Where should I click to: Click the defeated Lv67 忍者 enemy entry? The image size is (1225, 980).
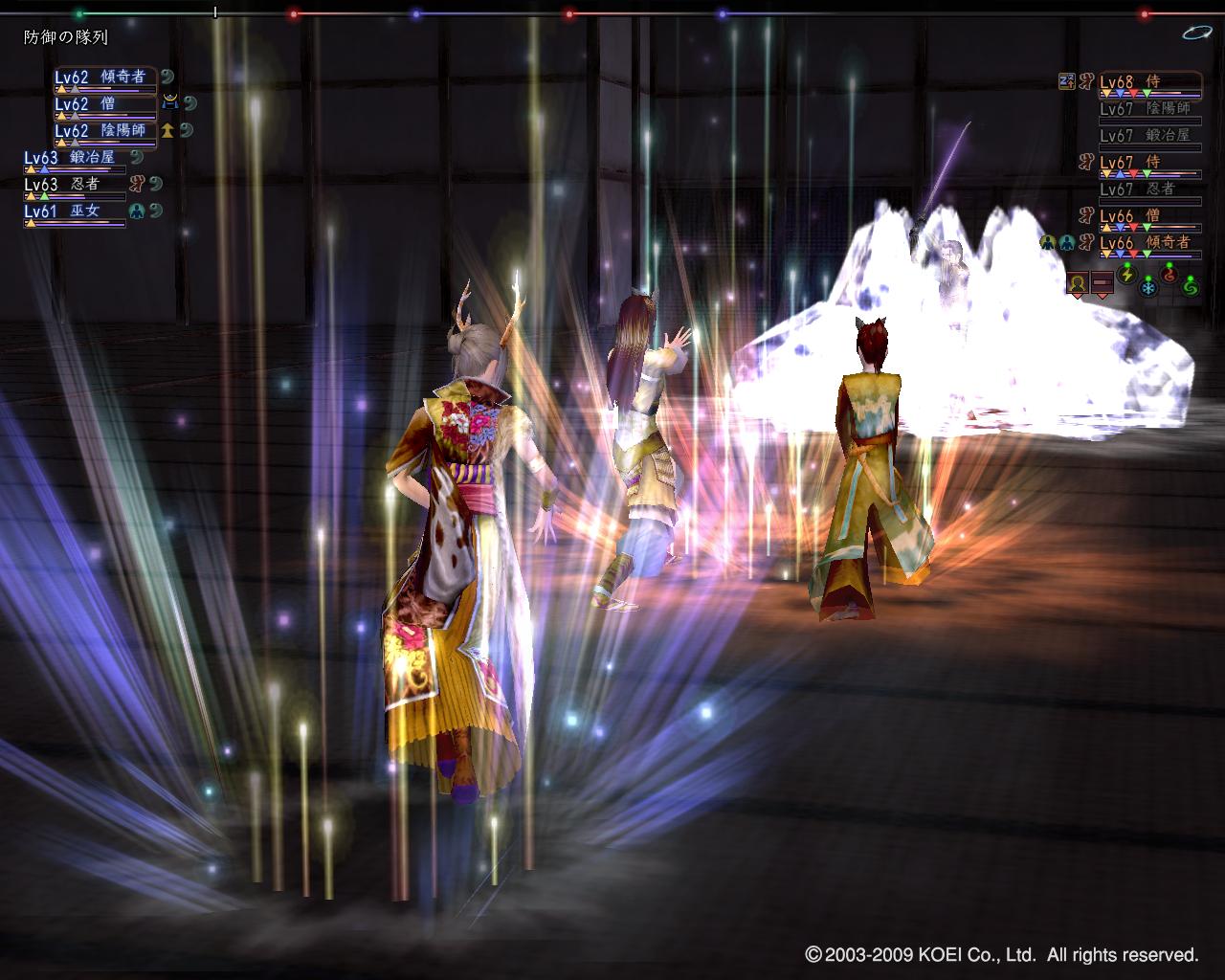pos(1148,190)
